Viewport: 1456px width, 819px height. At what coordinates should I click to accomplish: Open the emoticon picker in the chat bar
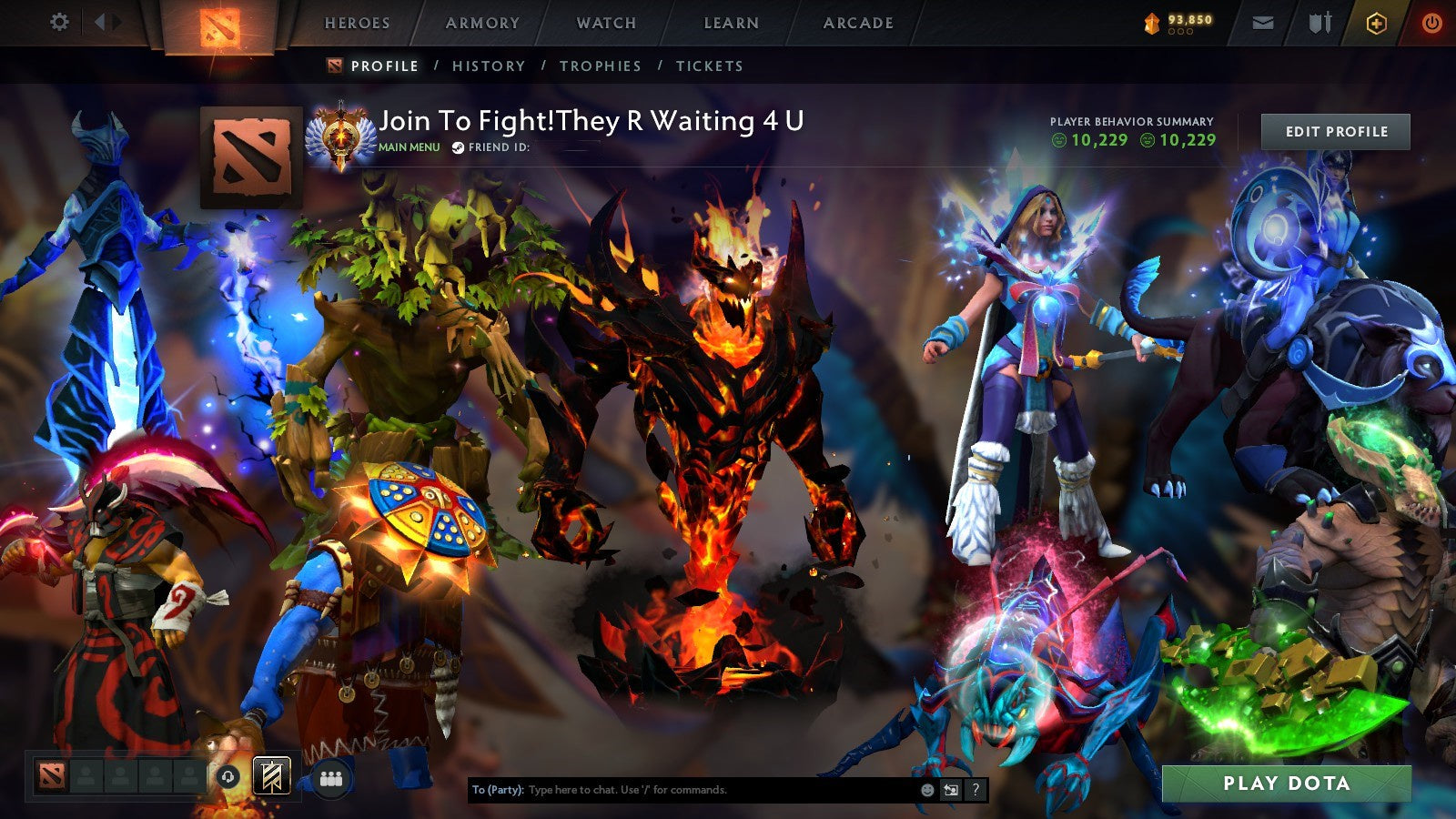(x=927, y=789)
